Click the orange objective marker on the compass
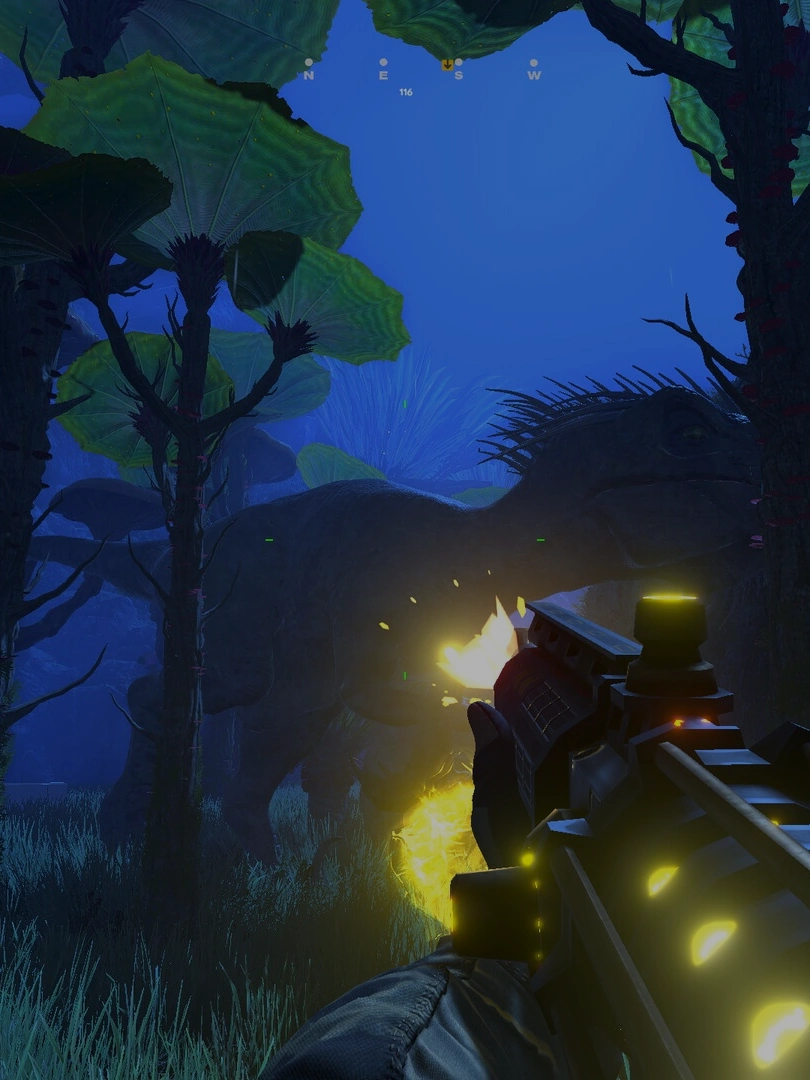810x1080 pixels. pos(447,65)
